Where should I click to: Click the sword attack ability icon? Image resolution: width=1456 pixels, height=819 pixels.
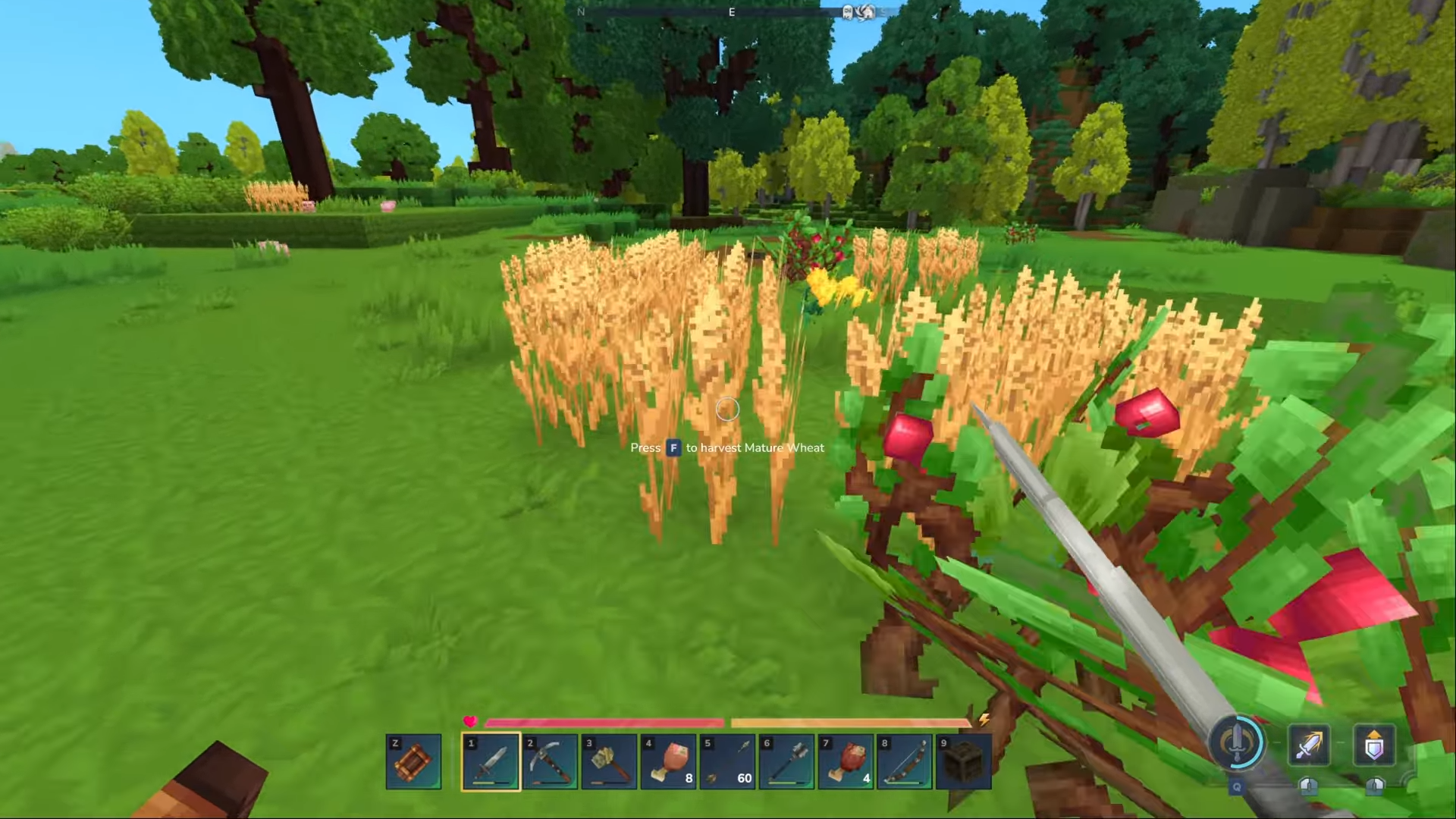[1310, 746]
